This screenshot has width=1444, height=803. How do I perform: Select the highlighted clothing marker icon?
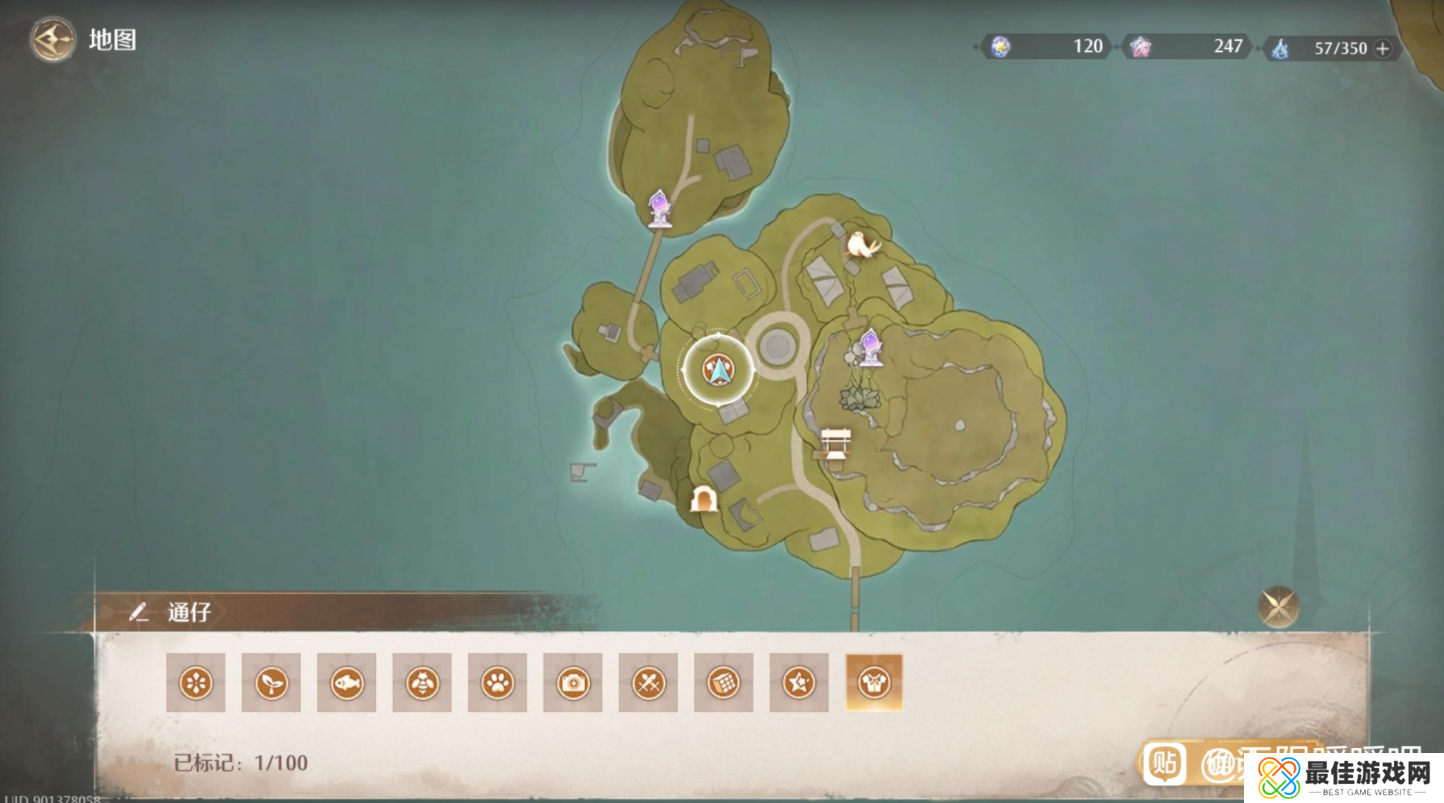874,683
